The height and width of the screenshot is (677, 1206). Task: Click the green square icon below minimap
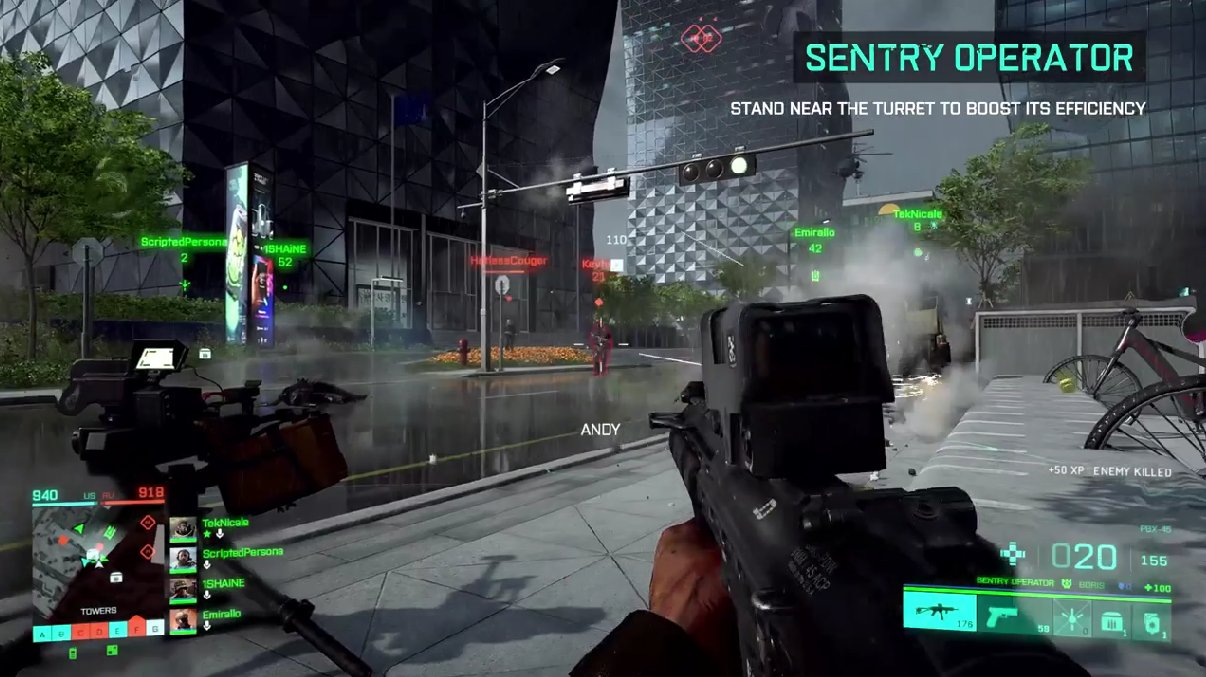[113, 652]
